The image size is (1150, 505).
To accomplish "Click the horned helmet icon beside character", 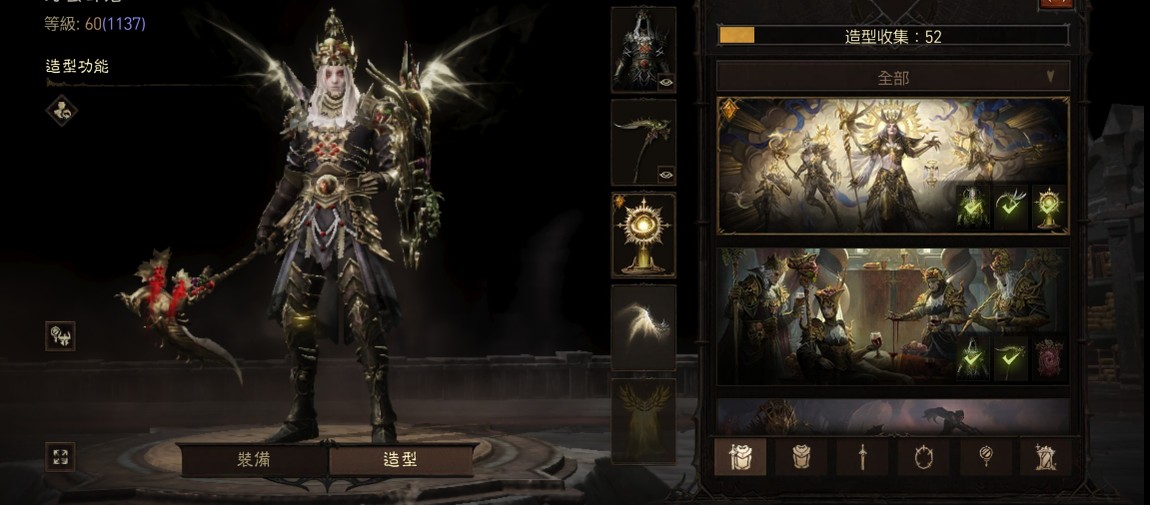I will click(60, 336).
